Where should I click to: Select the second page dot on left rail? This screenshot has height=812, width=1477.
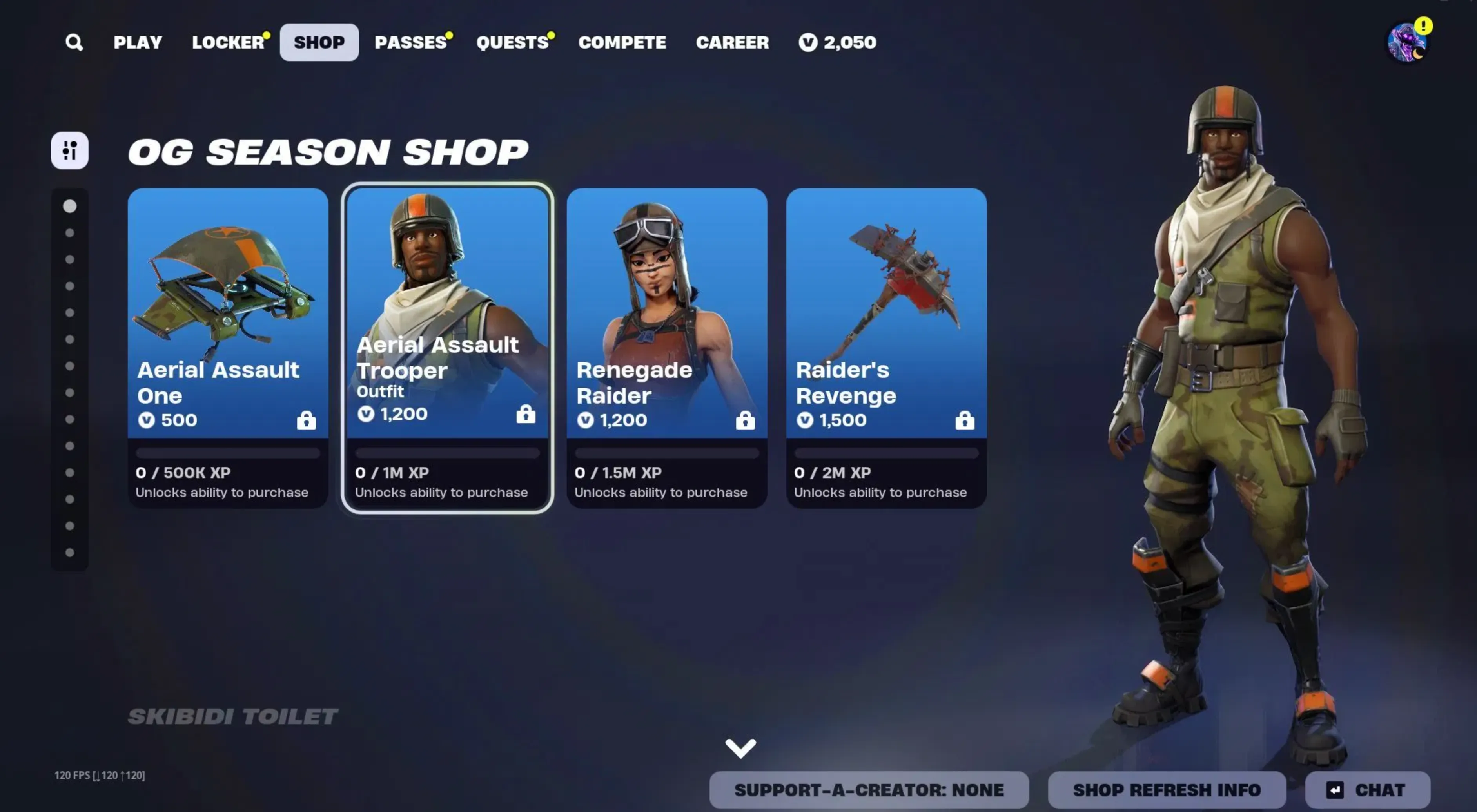tap(70, 233)
